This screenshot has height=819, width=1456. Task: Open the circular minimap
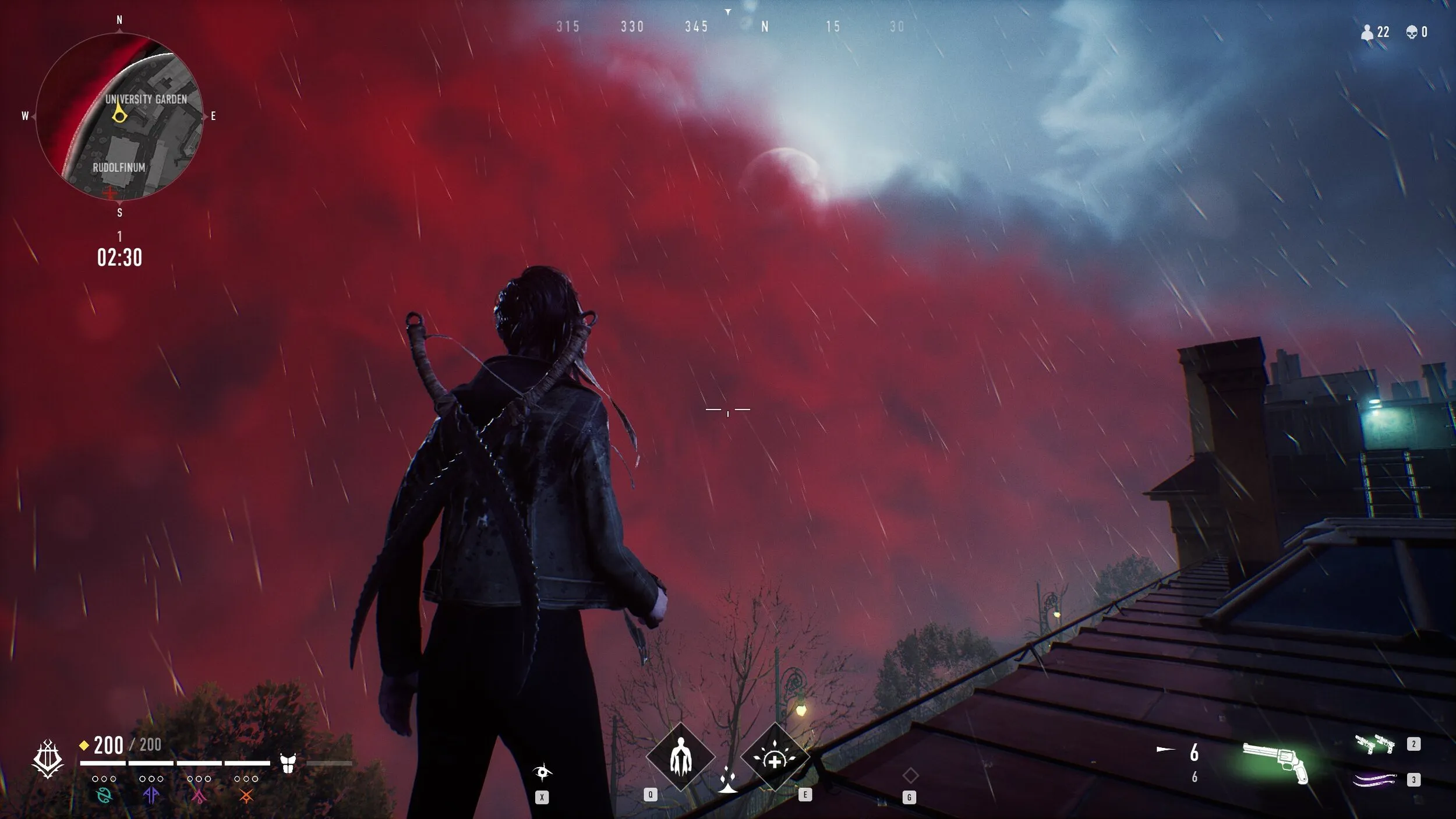pyautogui.click(x=119, y=117)
